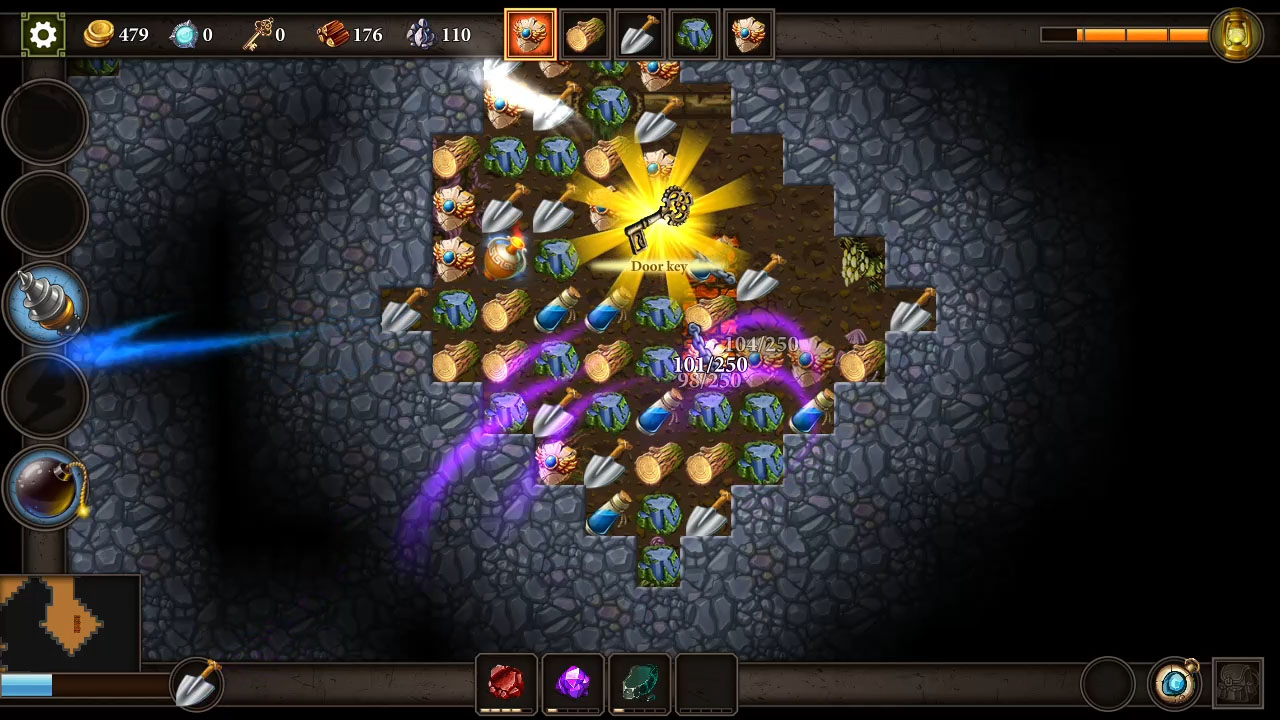Select the blue mushroom tile slot in the top bar
Viewport: 1280px width, 720px height.
tap(694, 33)
